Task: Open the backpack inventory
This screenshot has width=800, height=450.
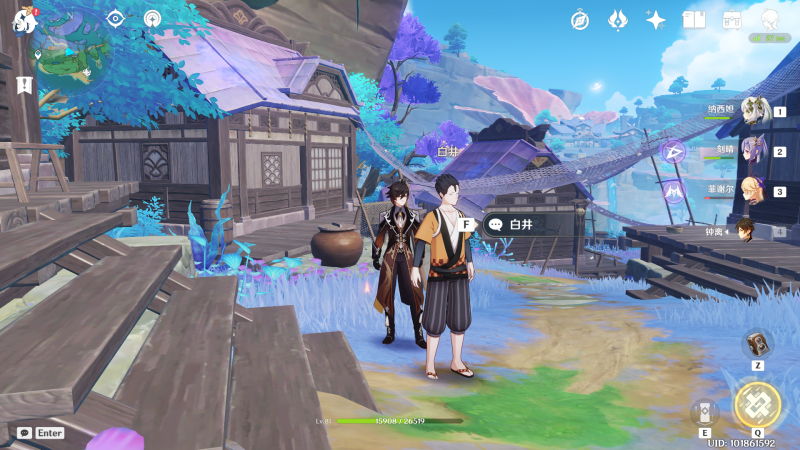Action: [732, 19]
